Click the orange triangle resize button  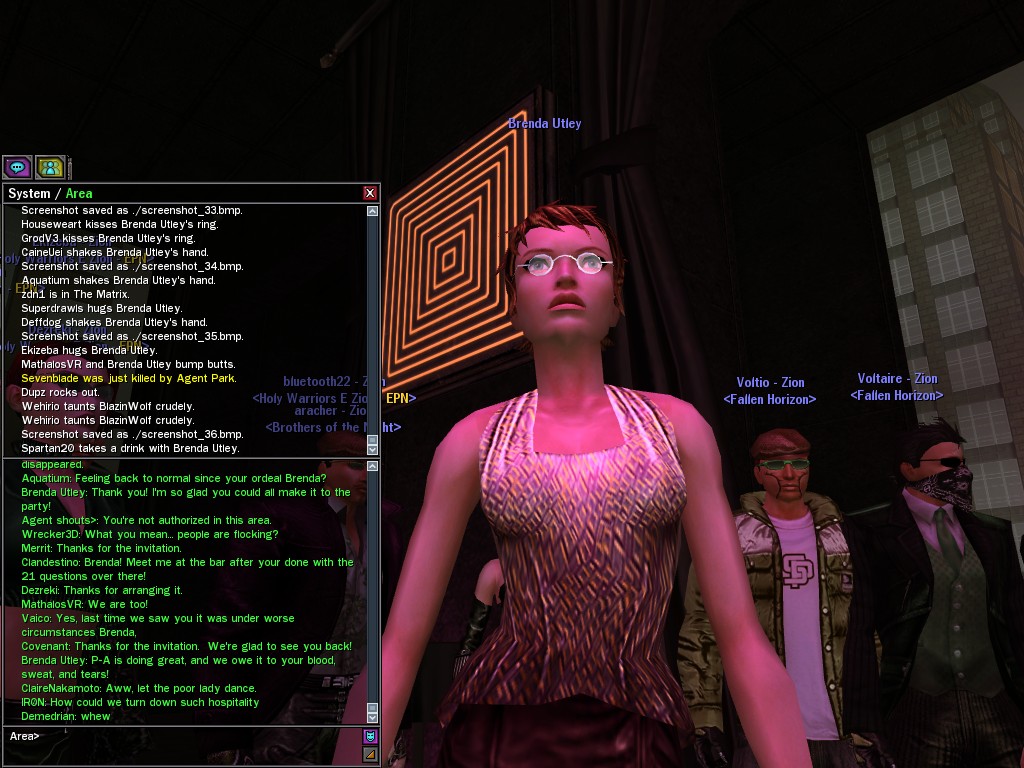tap(370, 754)
